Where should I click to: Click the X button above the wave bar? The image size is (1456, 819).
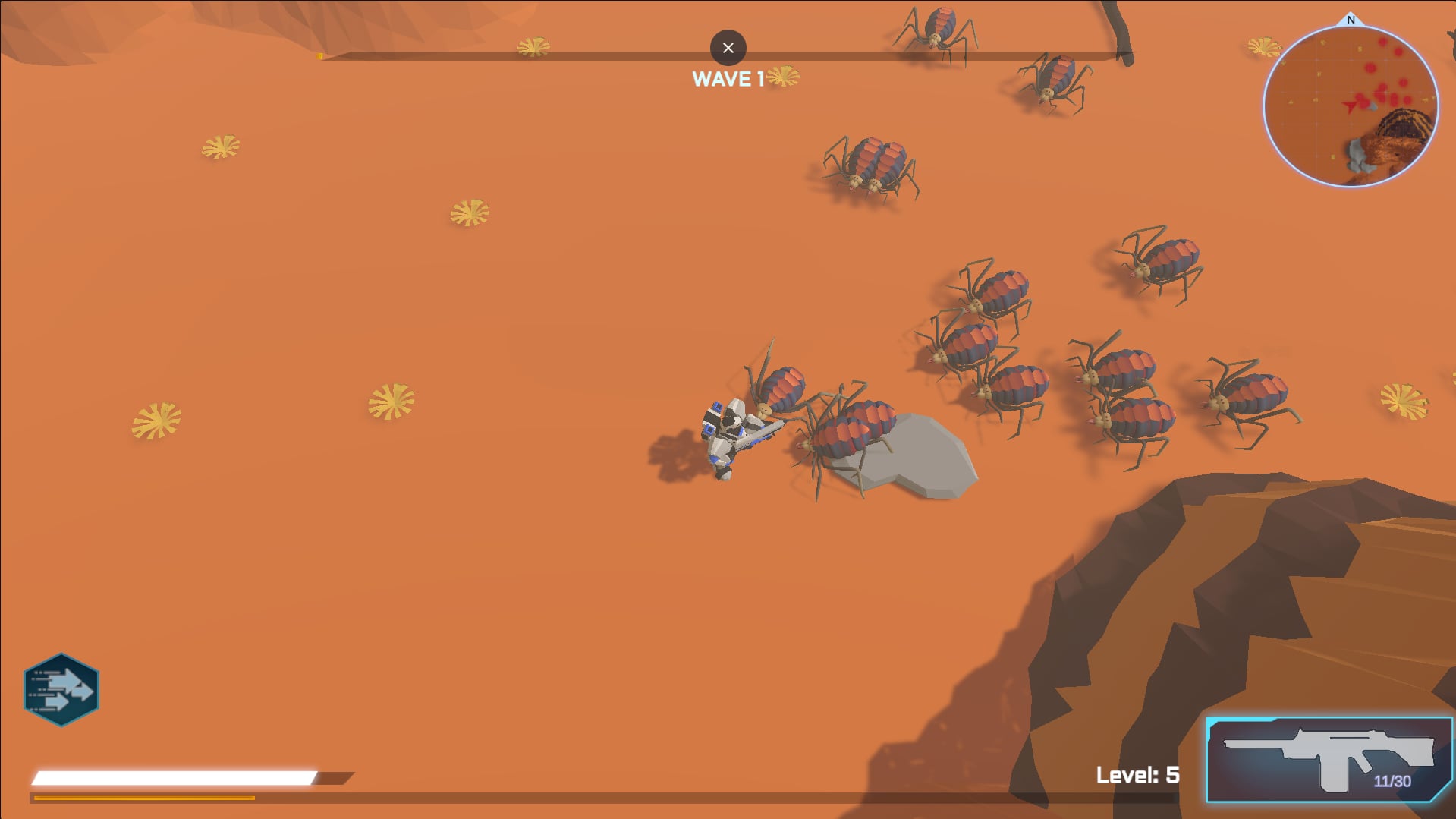tap(728, 48)
